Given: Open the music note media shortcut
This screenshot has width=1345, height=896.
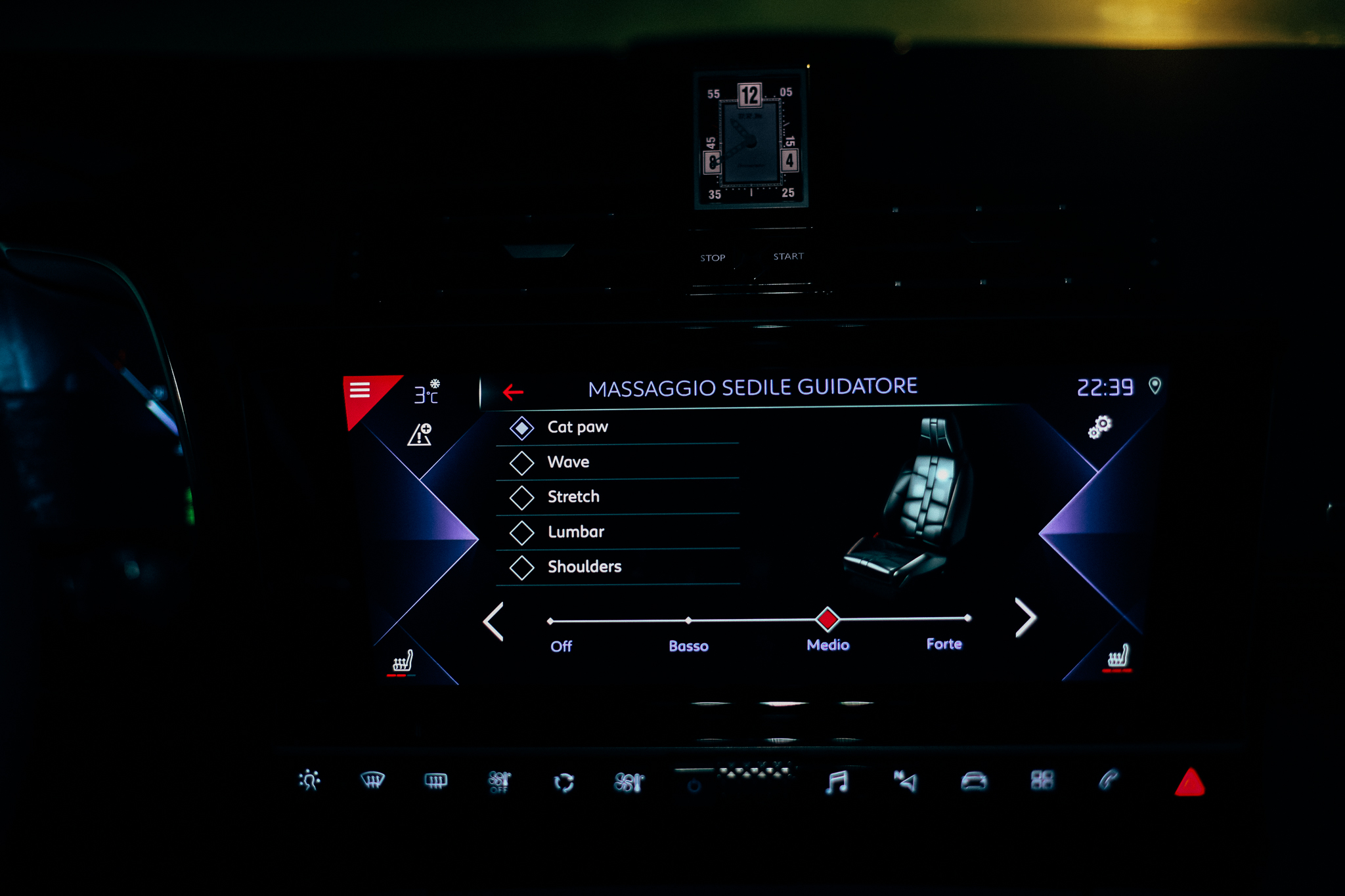Looking at the screenshot, I should pos(837,782).
